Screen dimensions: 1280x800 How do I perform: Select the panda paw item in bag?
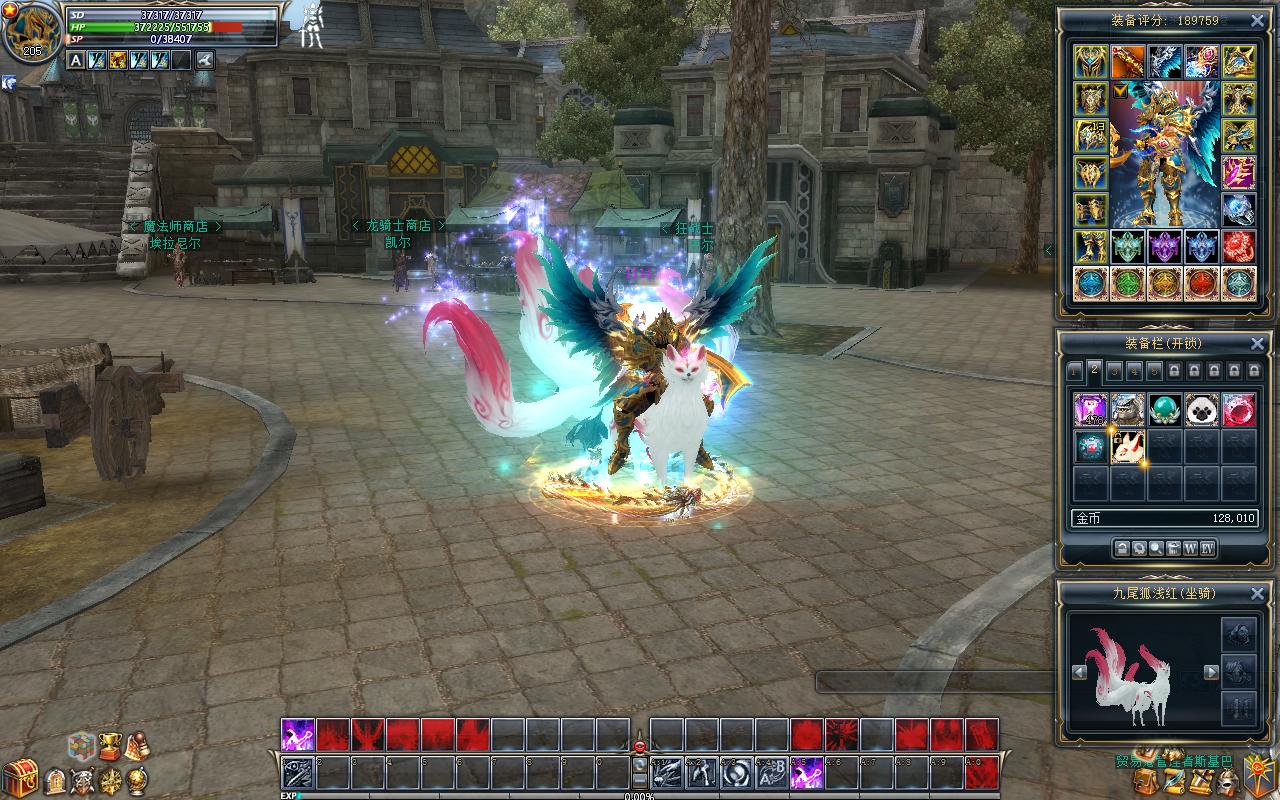pyautogui.click(x=1202, y=409)
